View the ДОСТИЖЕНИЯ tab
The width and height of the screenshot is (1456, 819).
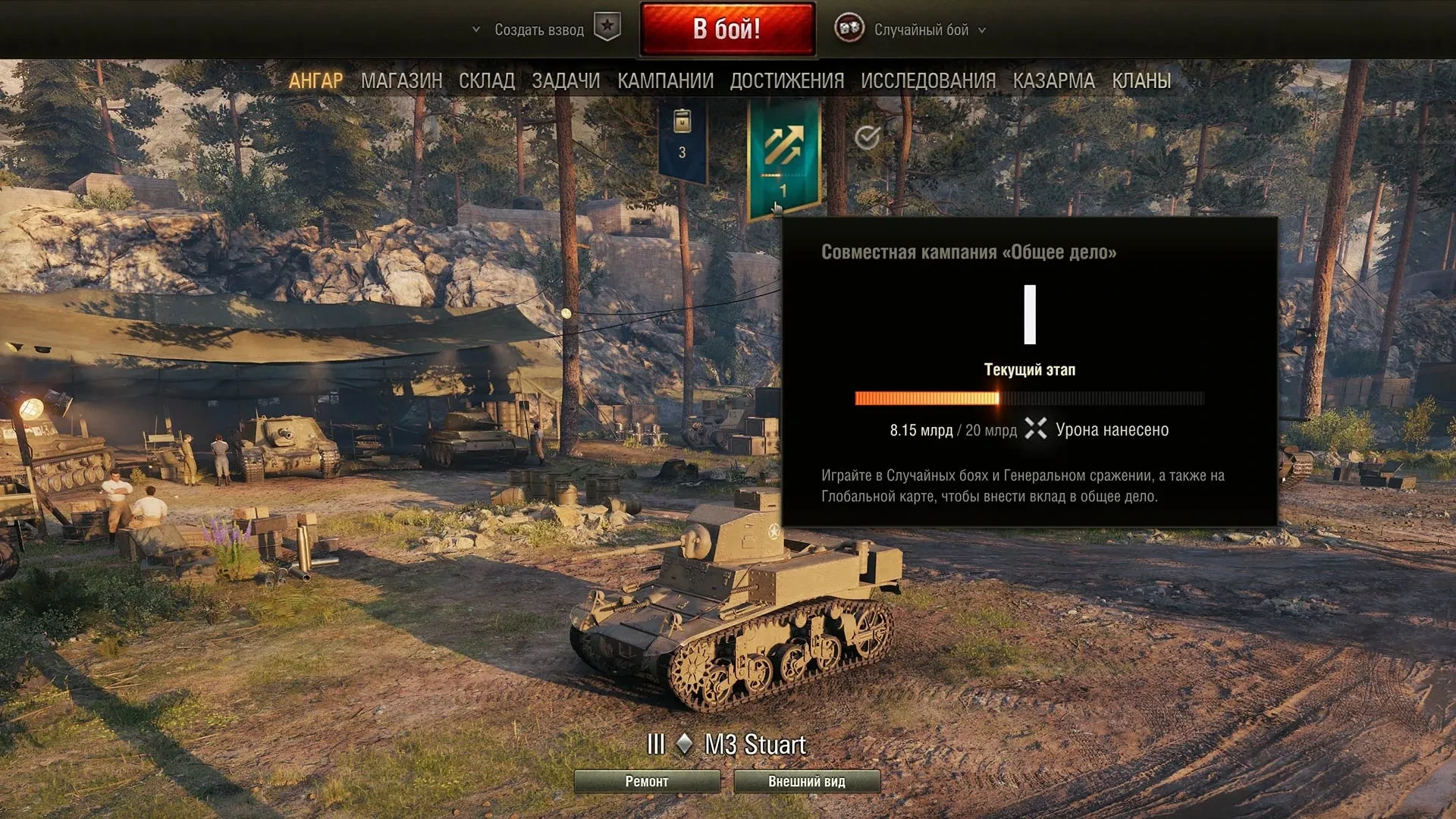pos(787,80)
